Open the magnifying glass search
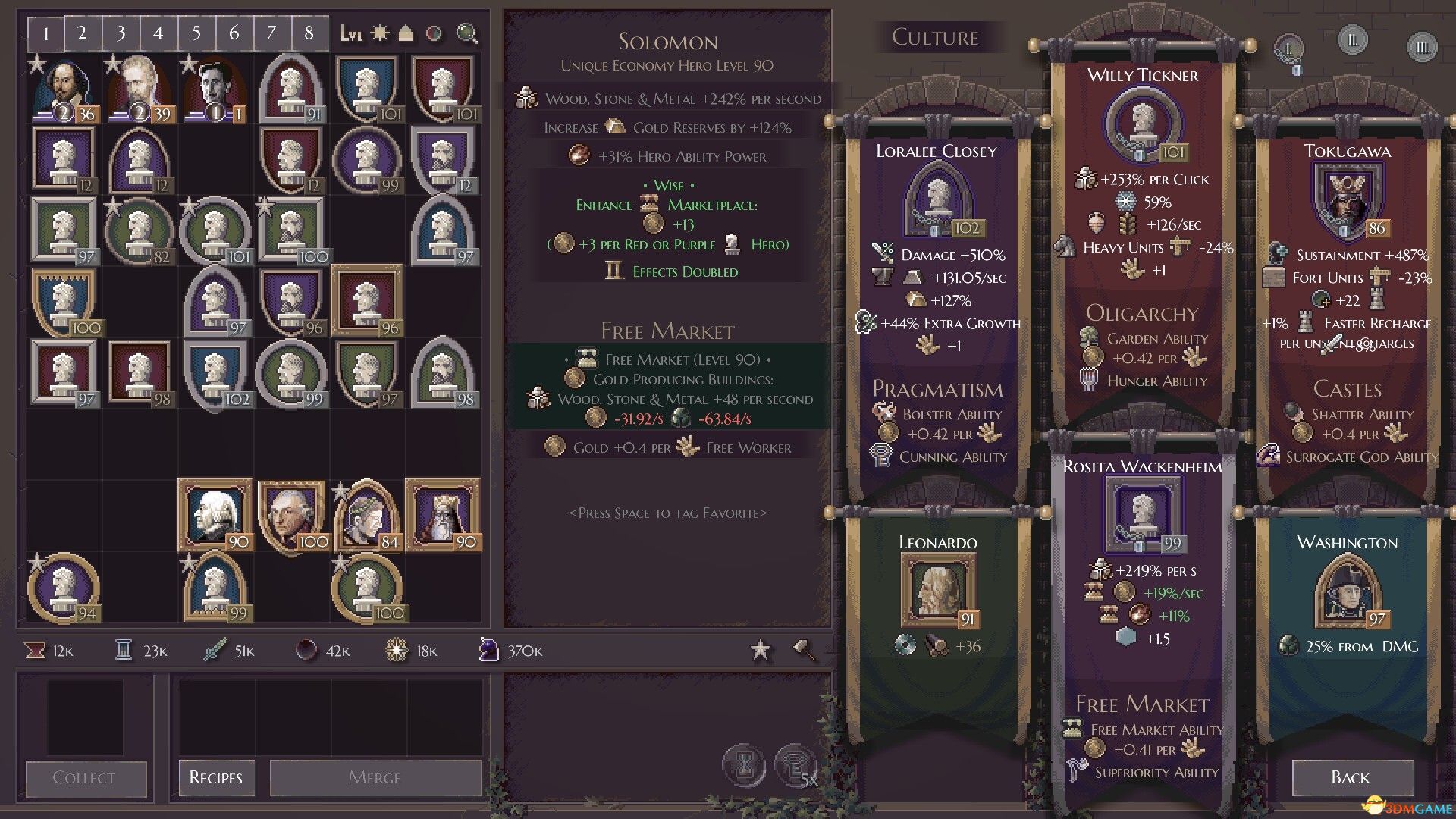The image size is (1456, 819). pyautogui.click(x=467, y=33)
